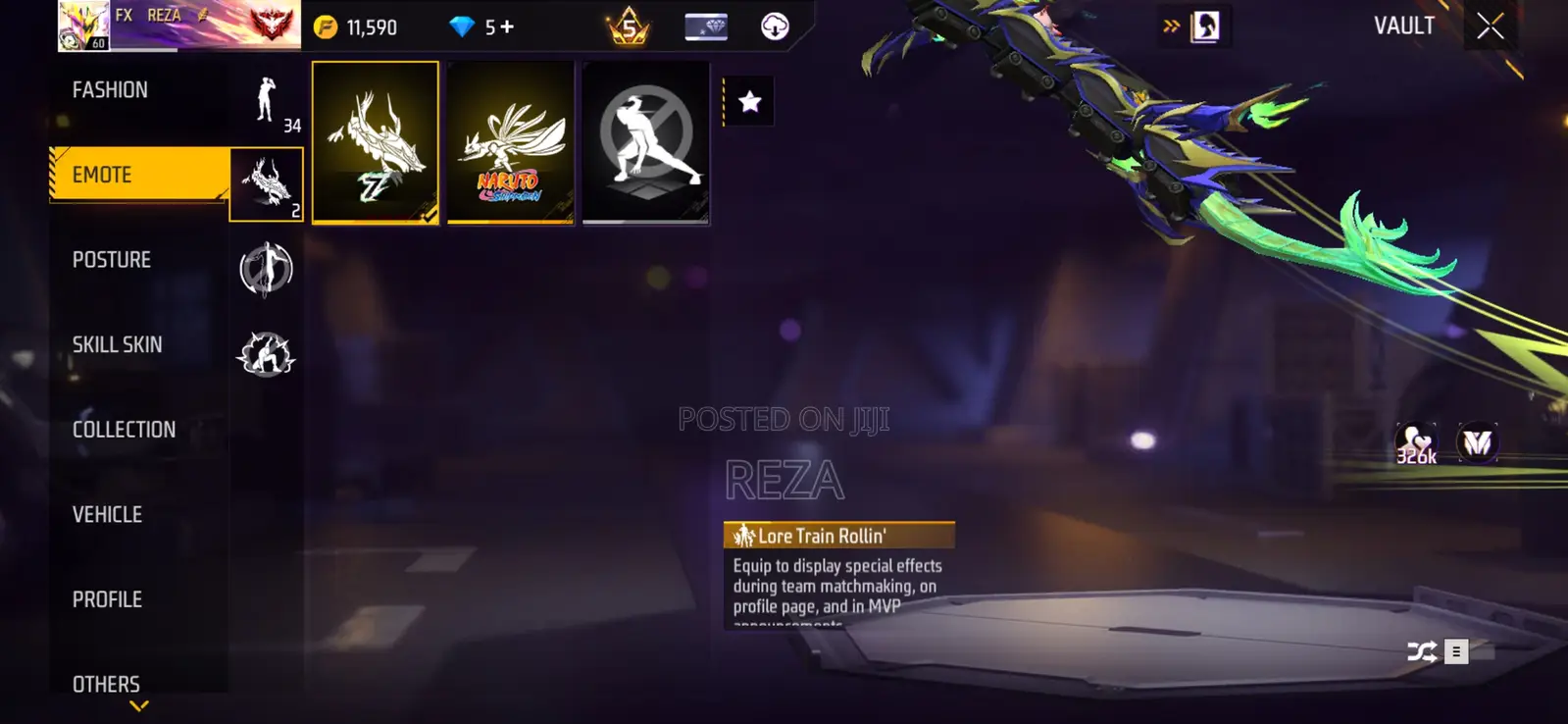This screenshot has width=1568, height=724.
Task: Switch to the FASHION tab
Action: [x=110, y=88]
